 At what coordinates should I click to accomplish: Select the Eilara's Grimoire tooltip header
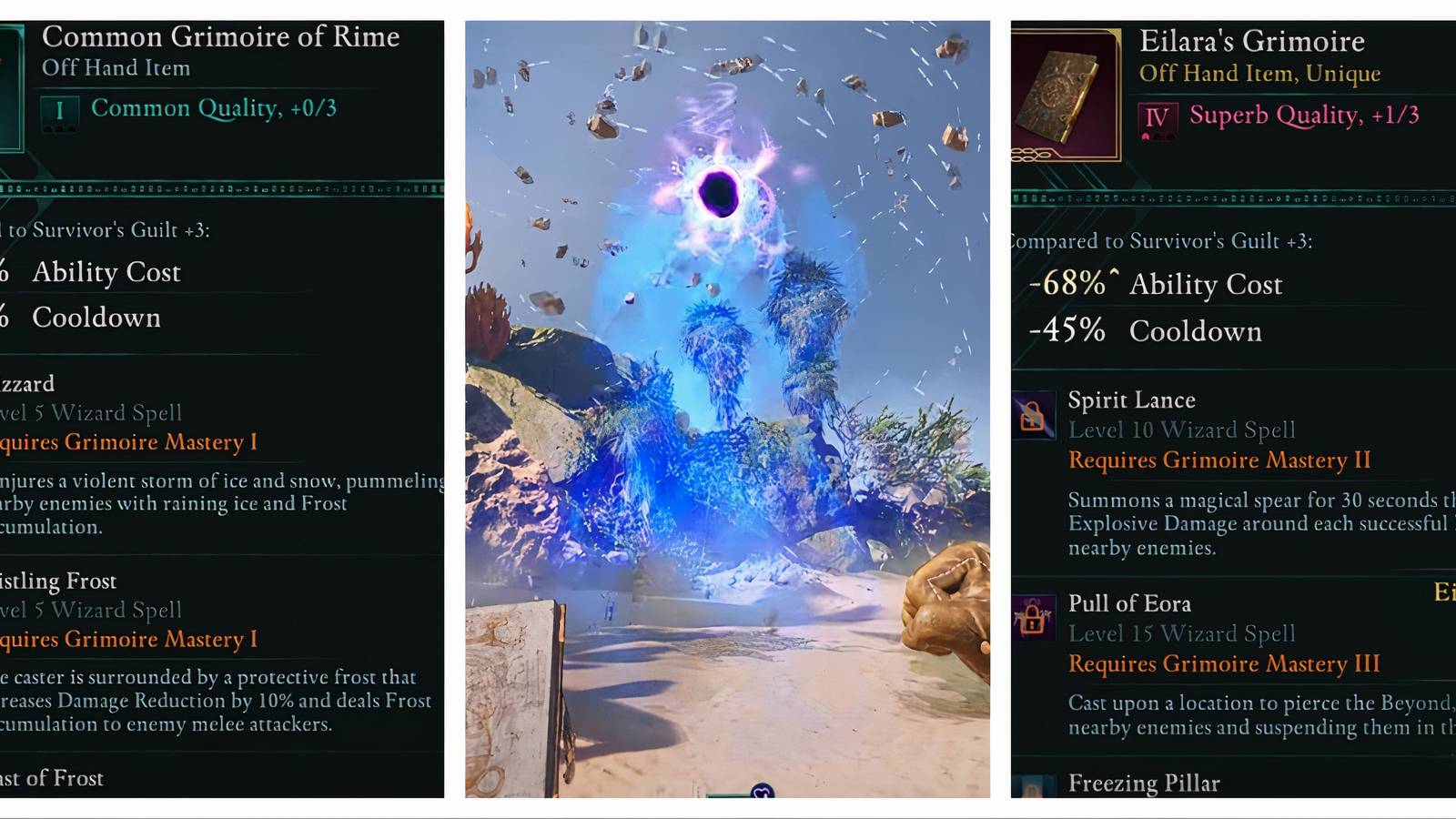click(1253, 41)
